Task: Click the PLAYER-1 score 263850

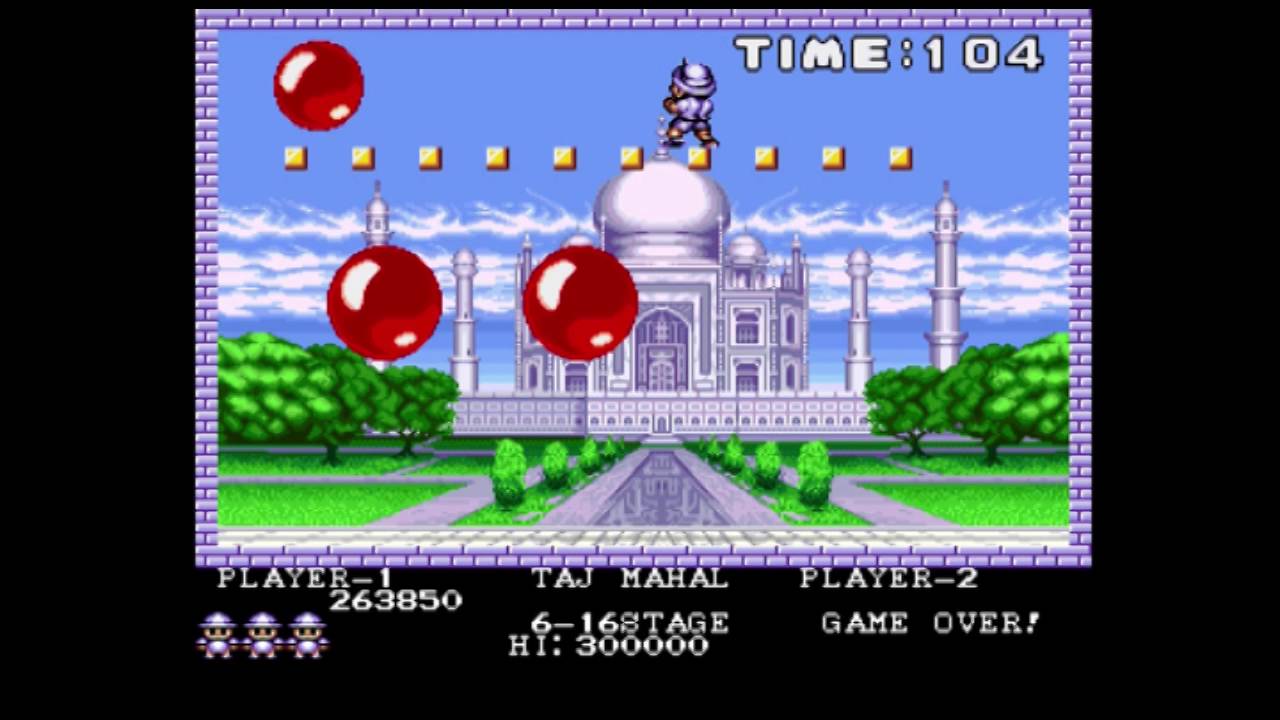Action: tap(395, 600)
